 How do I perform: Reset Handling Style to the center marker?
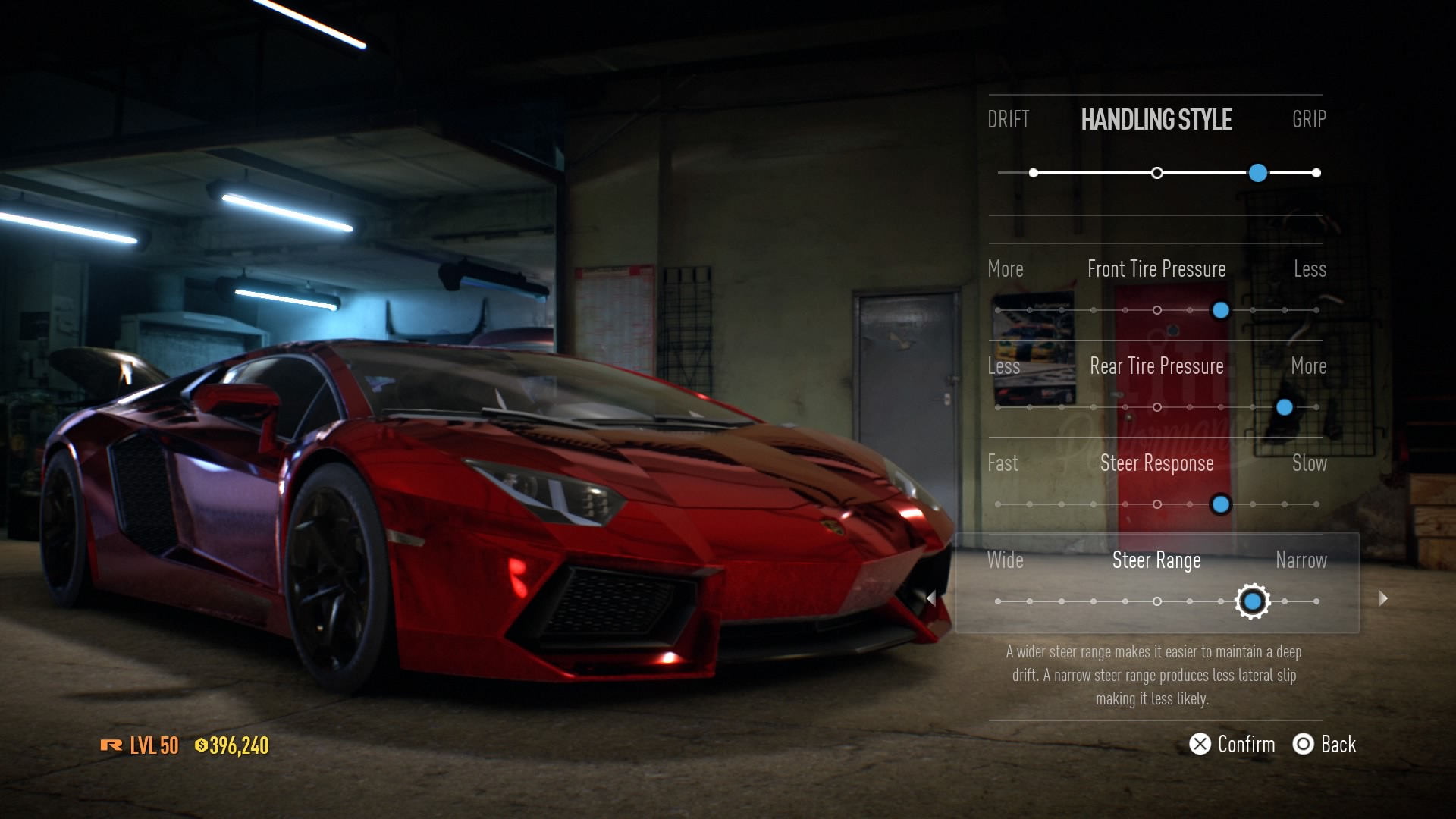pyautogui.click(x=1156, y=173)
